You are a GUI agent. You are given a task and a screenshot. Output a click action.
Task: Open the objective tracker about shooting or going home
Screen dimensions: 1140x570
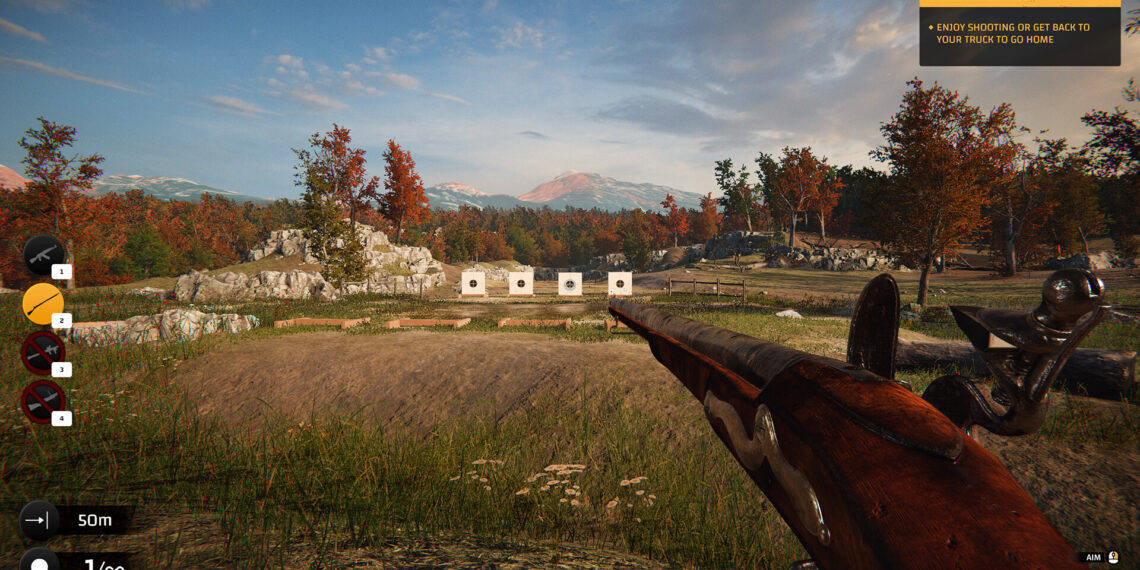tap(1019, 34)
